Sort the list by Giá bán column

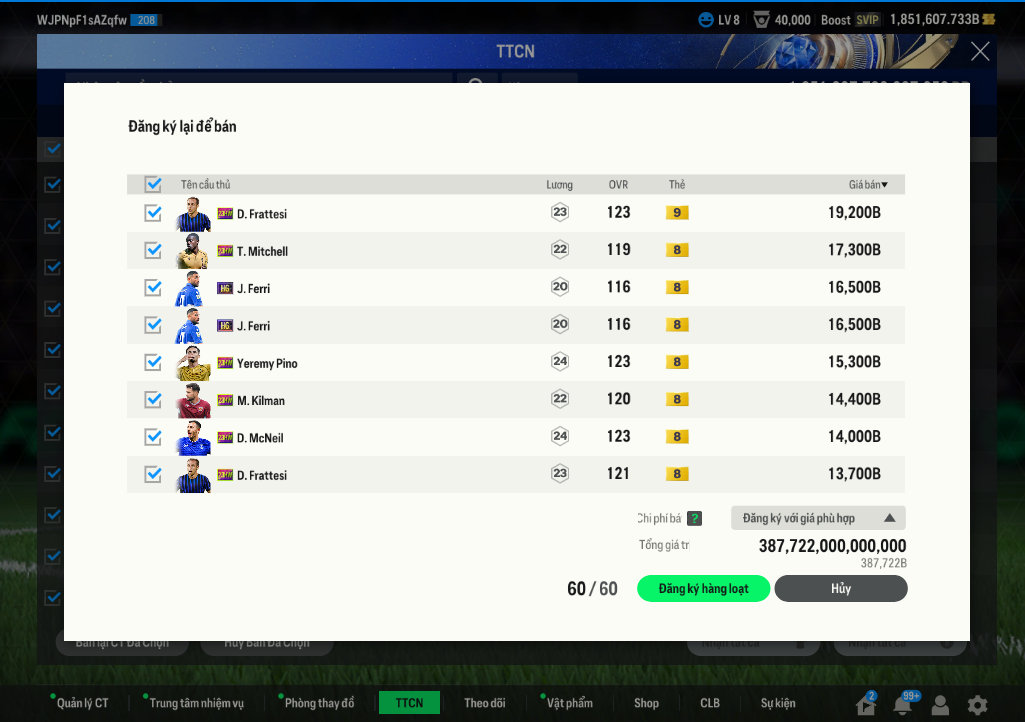tap(868, 184)
